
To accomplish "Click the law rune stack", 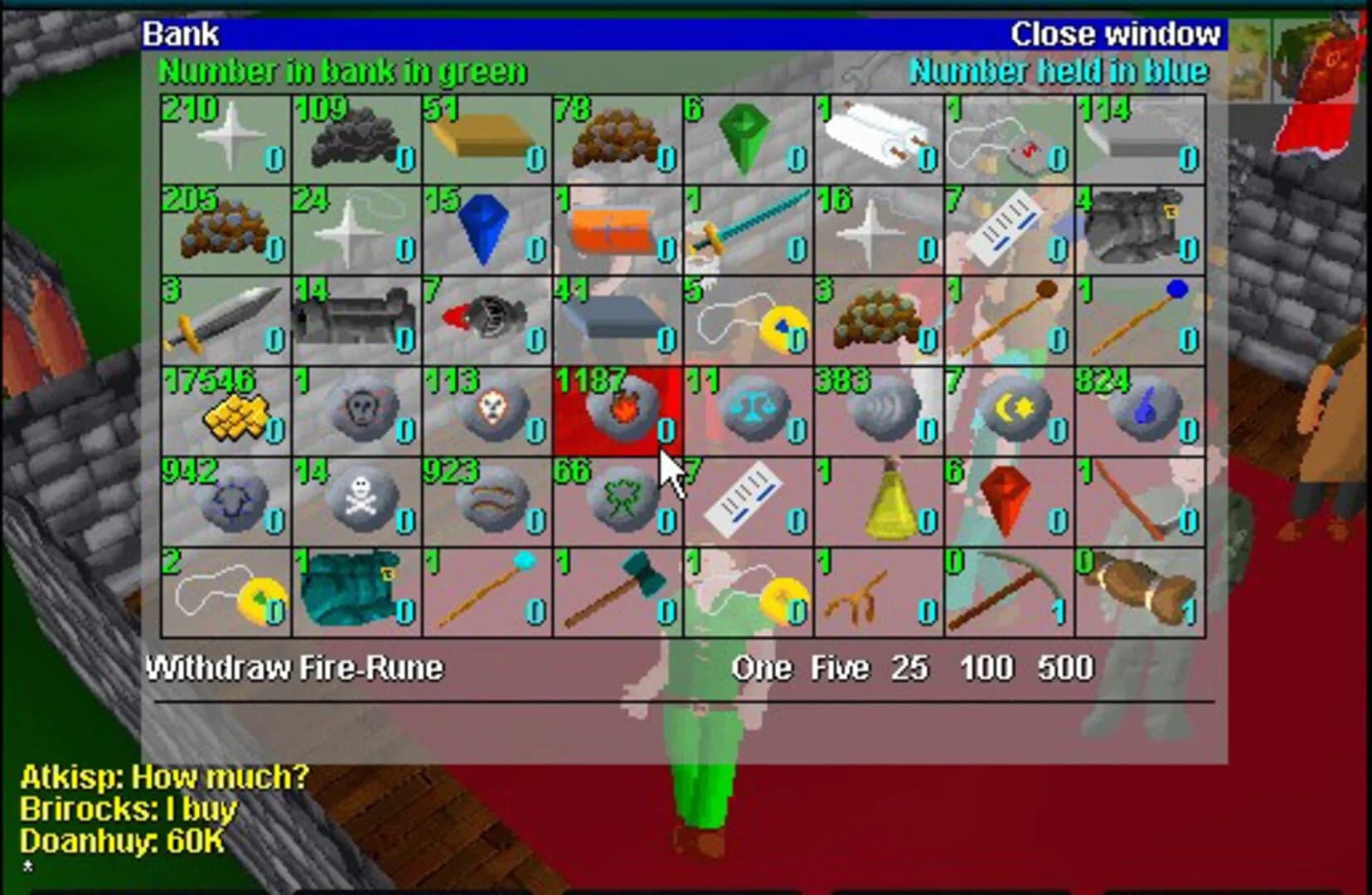I will pos(746,410).
